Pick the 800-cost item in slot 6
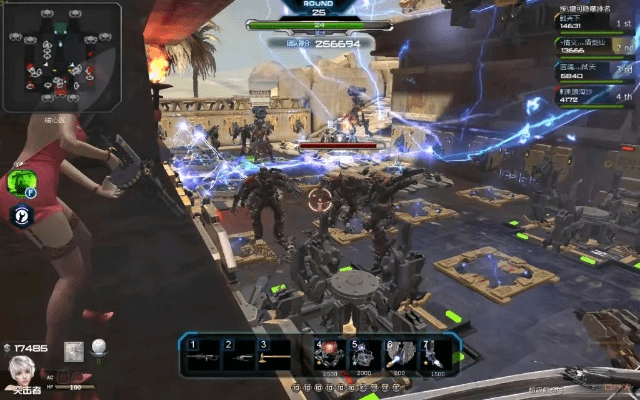The width and height of the screenshot is (640, 400). 399,354
